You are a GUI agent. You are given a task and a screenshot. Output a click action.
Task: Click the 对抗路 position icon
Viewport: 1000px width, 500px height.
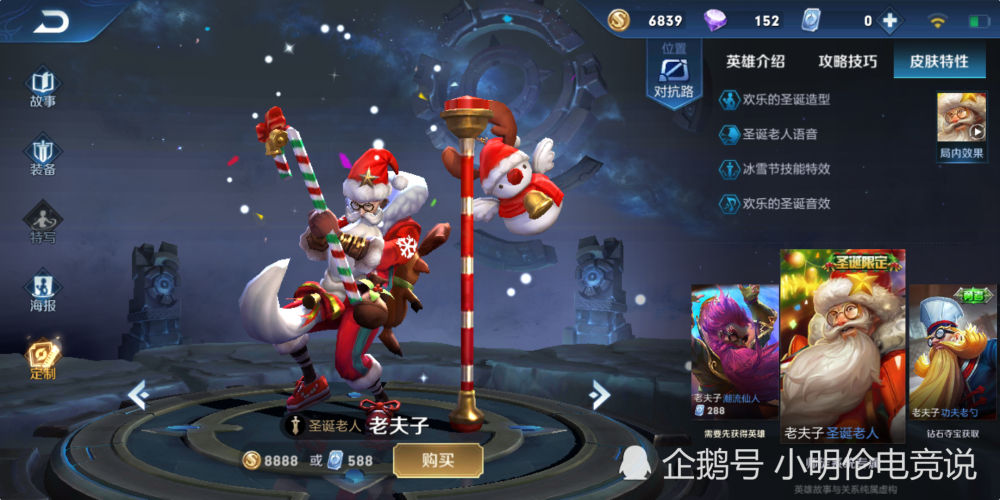click(673, 75)
